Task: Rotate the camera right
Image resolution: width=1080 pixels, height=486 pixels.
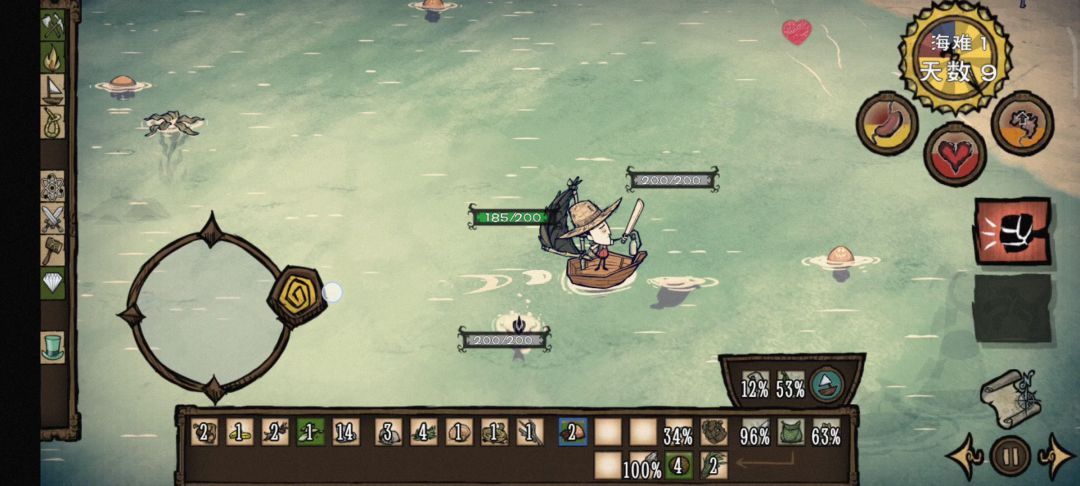Action: (x=1058, y=457)
